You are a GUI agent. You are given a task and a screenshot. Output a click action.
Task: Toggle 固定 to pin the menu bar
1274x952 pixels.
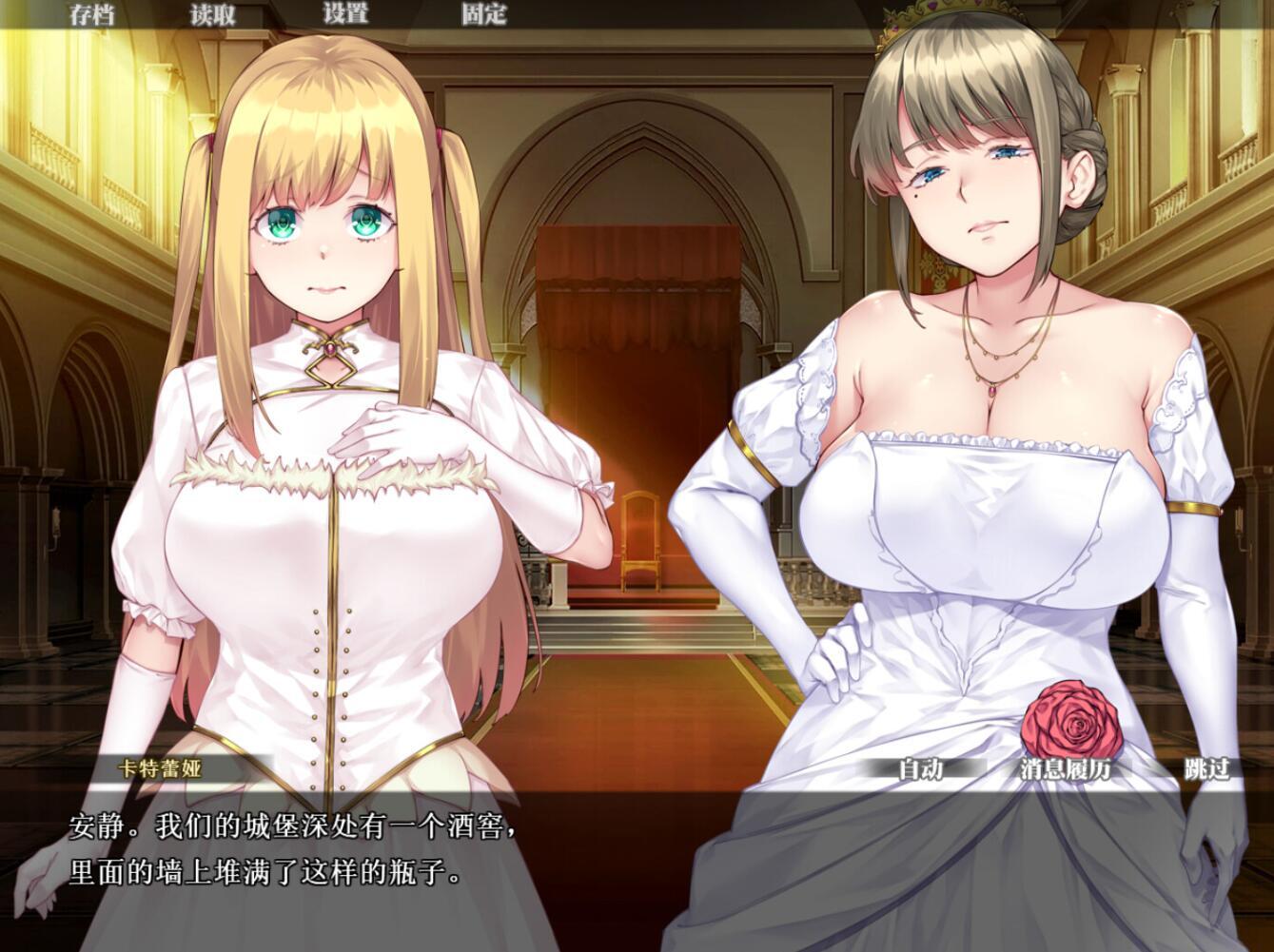(x=485, y=14)
